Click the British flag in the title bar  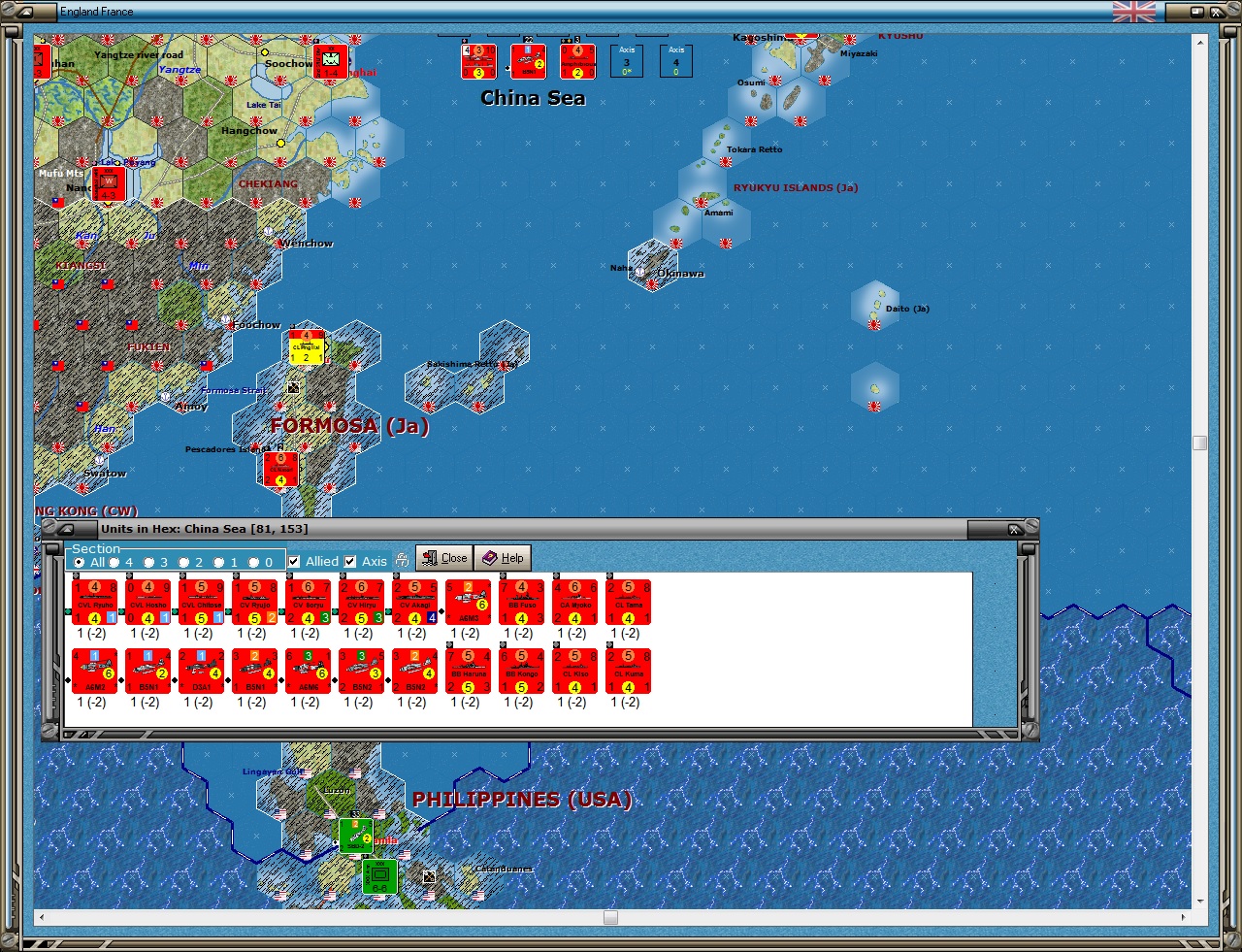pyautogui.click(x=1133, y=13)
